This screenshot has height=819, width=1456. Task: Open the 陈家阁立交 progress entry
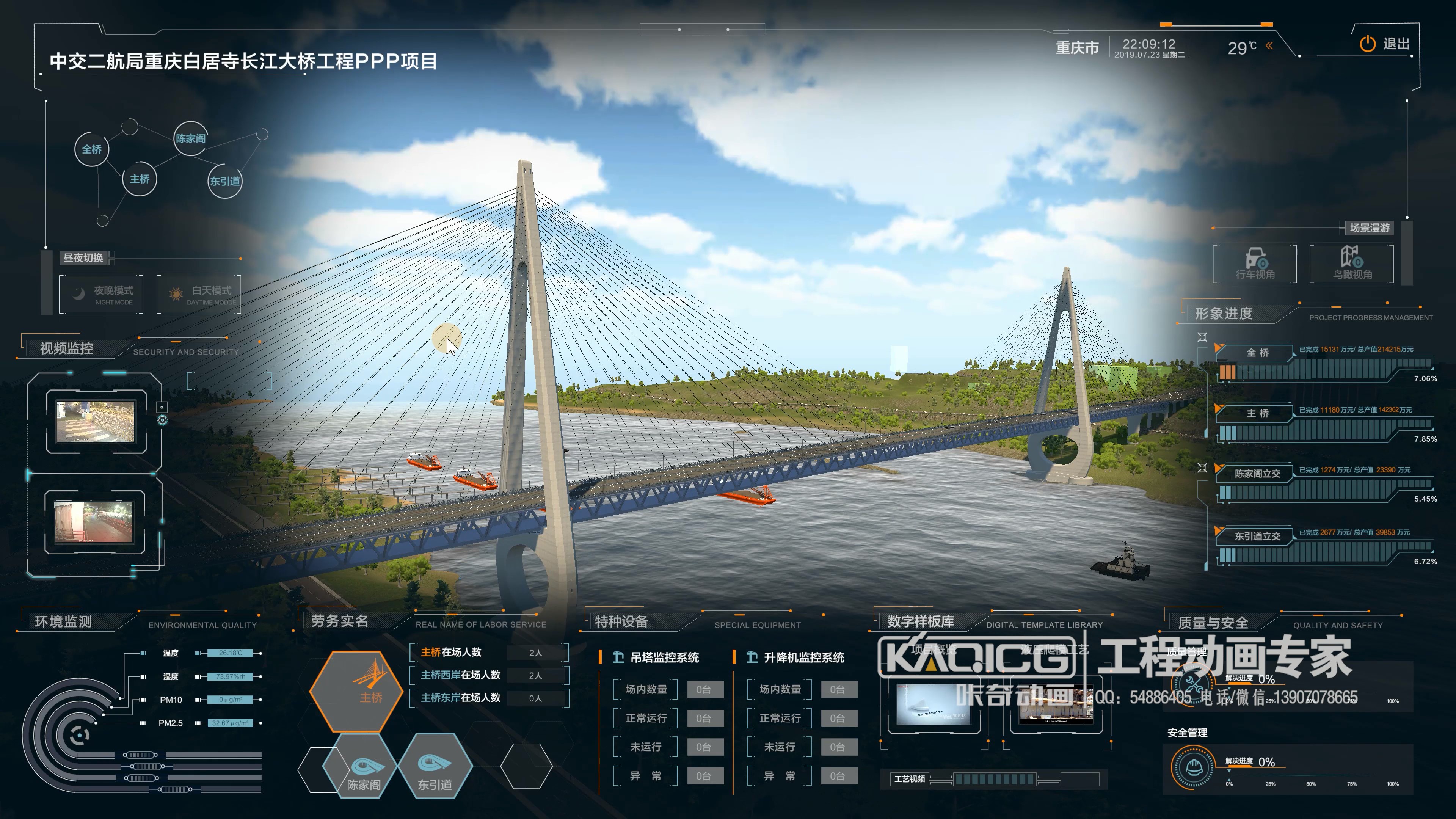pyautogui.click(x=1257, y=474)
